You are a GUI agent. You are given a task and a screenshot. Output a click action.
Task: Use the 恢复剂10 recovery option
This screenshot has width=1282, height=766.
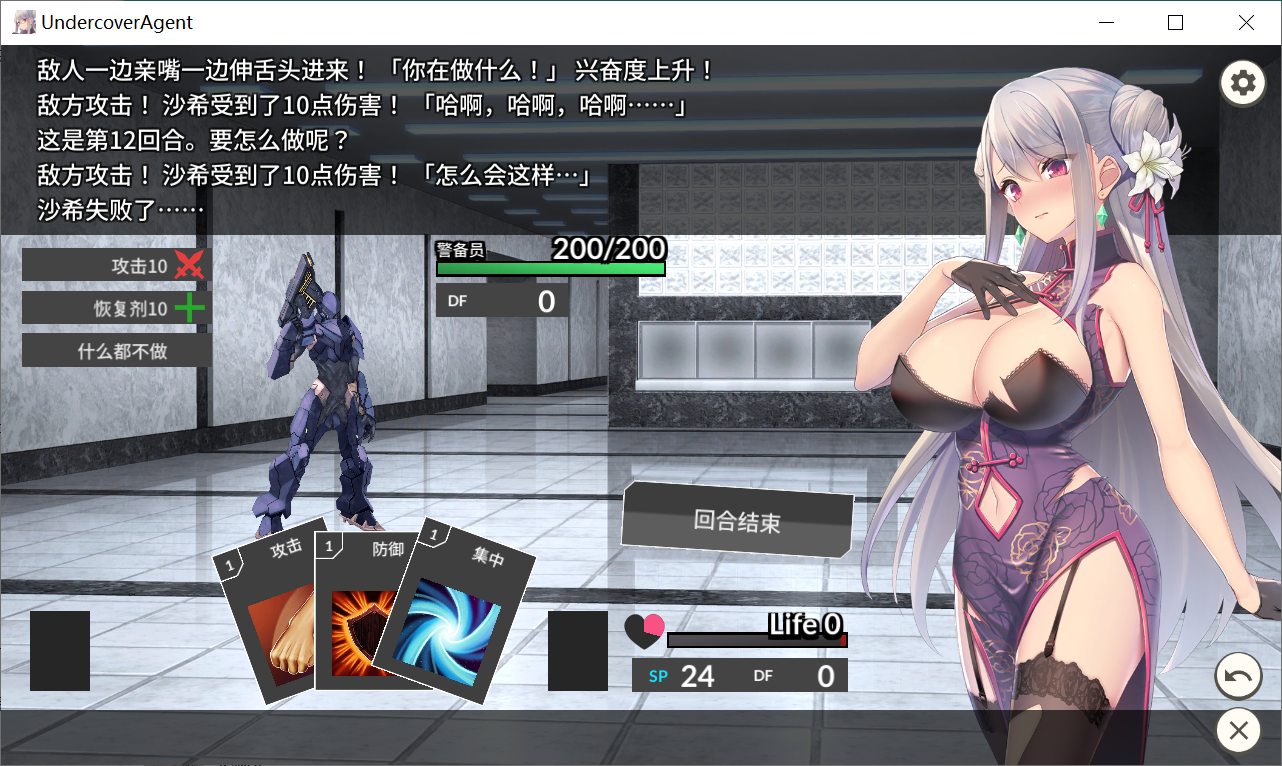(116, 308)
